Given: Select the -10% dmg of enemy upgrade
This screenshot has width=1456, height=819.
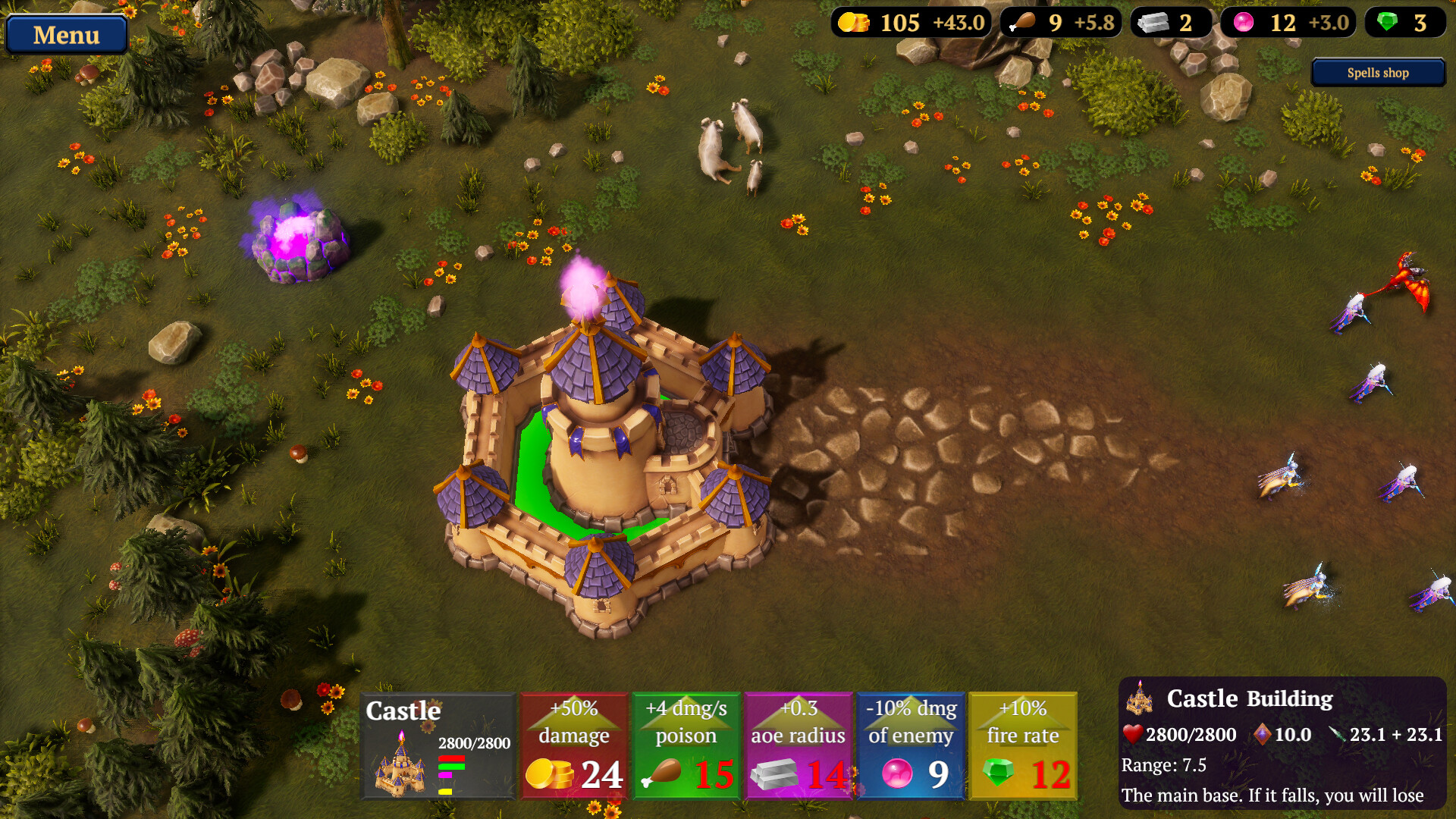Looking at the screenshot, I should click(x=911, y=745).
